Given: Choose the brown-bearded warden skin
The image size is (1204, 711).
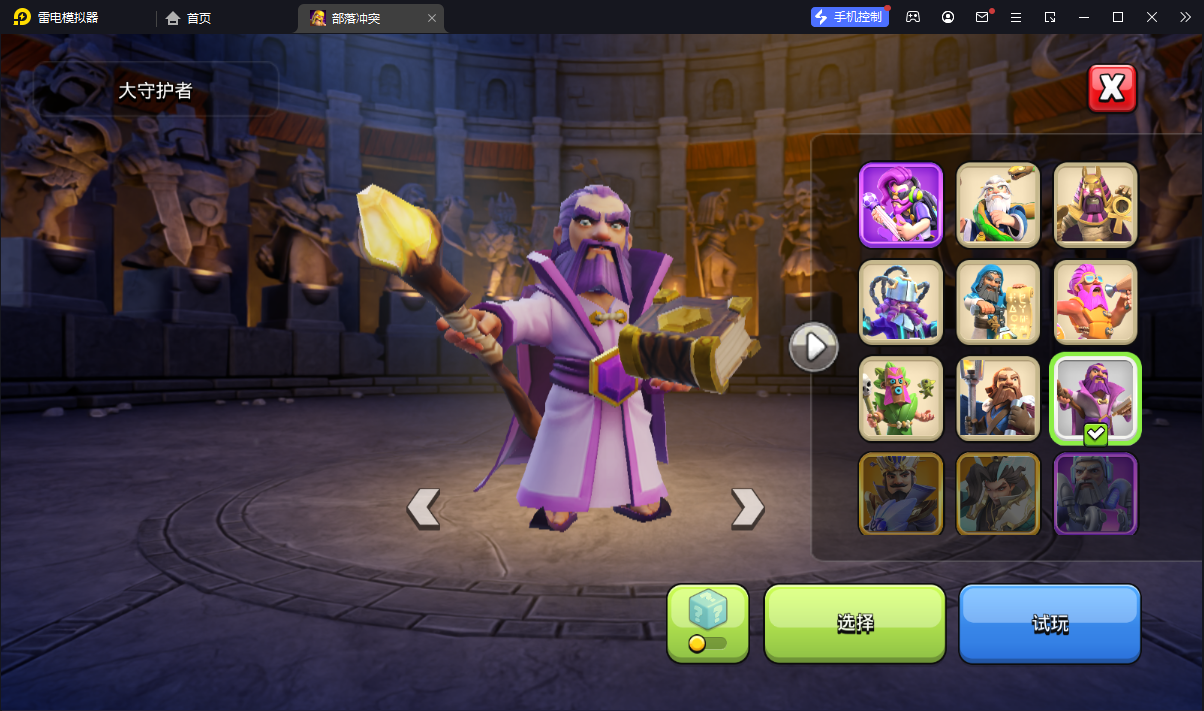Looking at the screenshot, I should 998,398.
